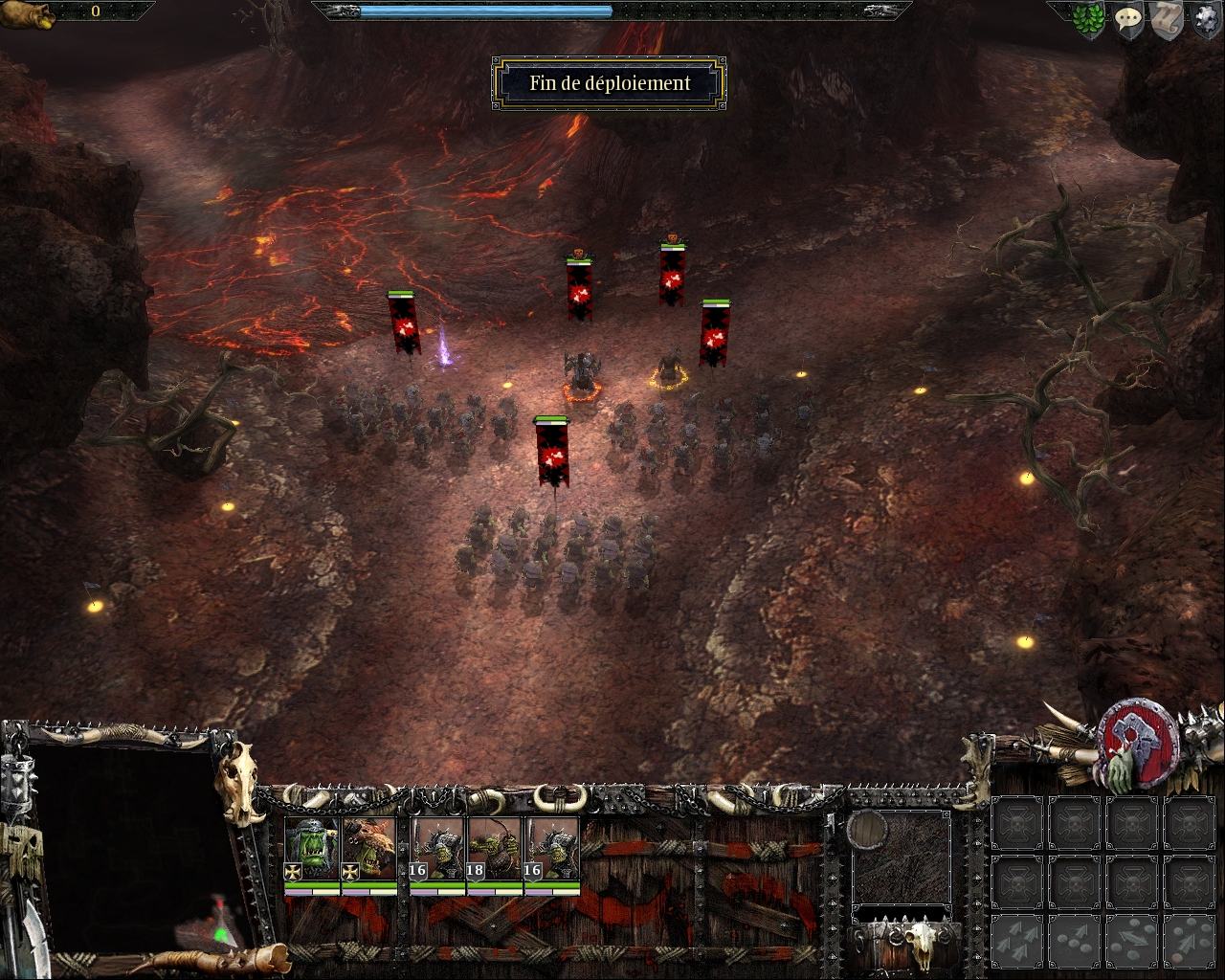Select the fur-clad orc hero portrait
This screenshot has height=980, width=1225.
pos(368,849)
